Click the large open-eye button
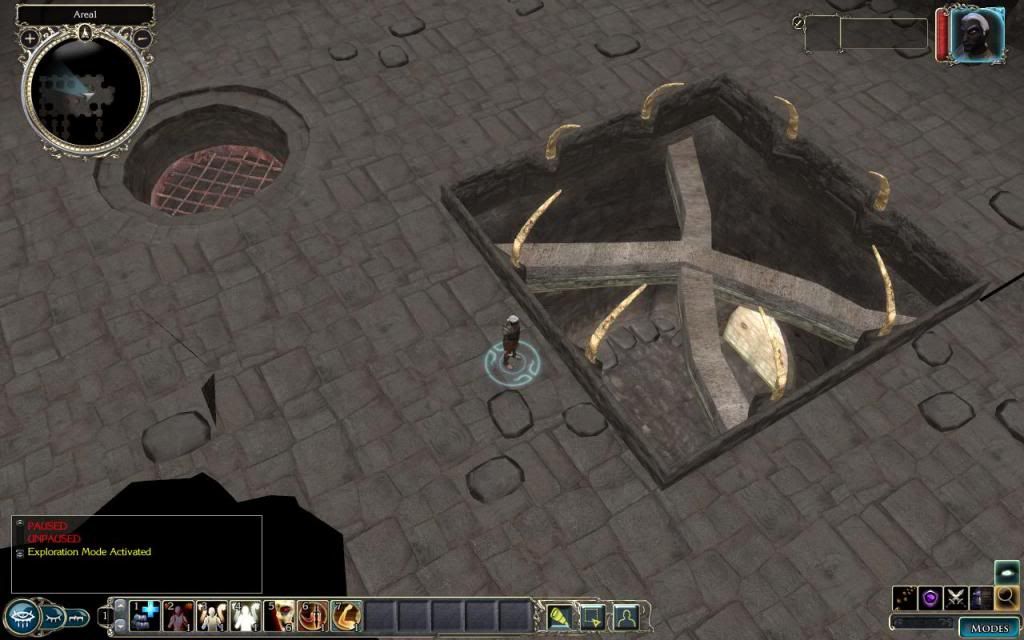The height and width of the screenshot is (640, 1024). [22, 616]
